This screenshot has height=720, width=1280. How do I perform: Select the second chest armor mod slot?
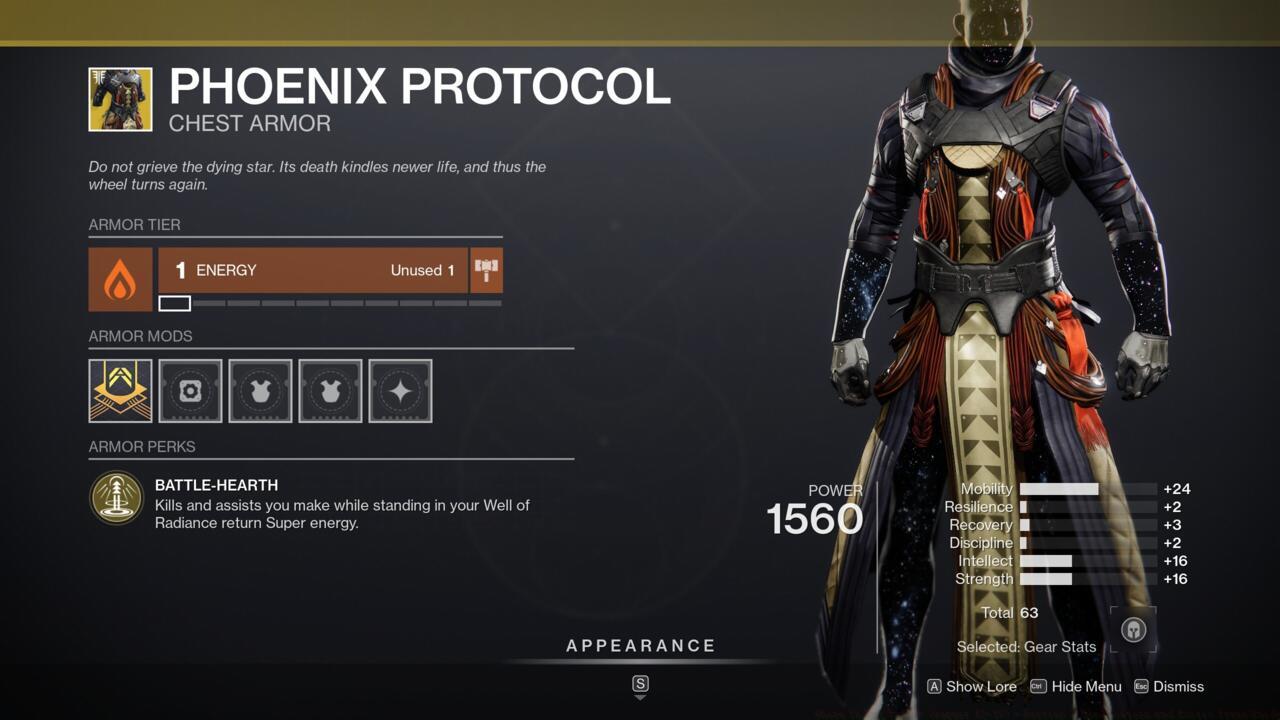click(330, 390)
